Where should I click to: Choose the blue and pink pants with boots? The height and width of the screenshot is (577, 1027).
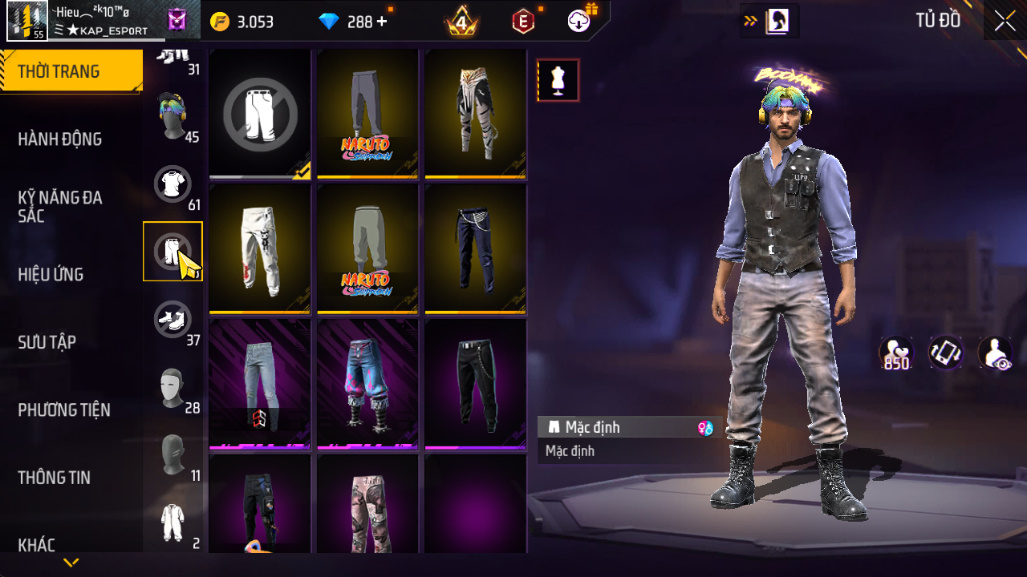tap(367, 383)
